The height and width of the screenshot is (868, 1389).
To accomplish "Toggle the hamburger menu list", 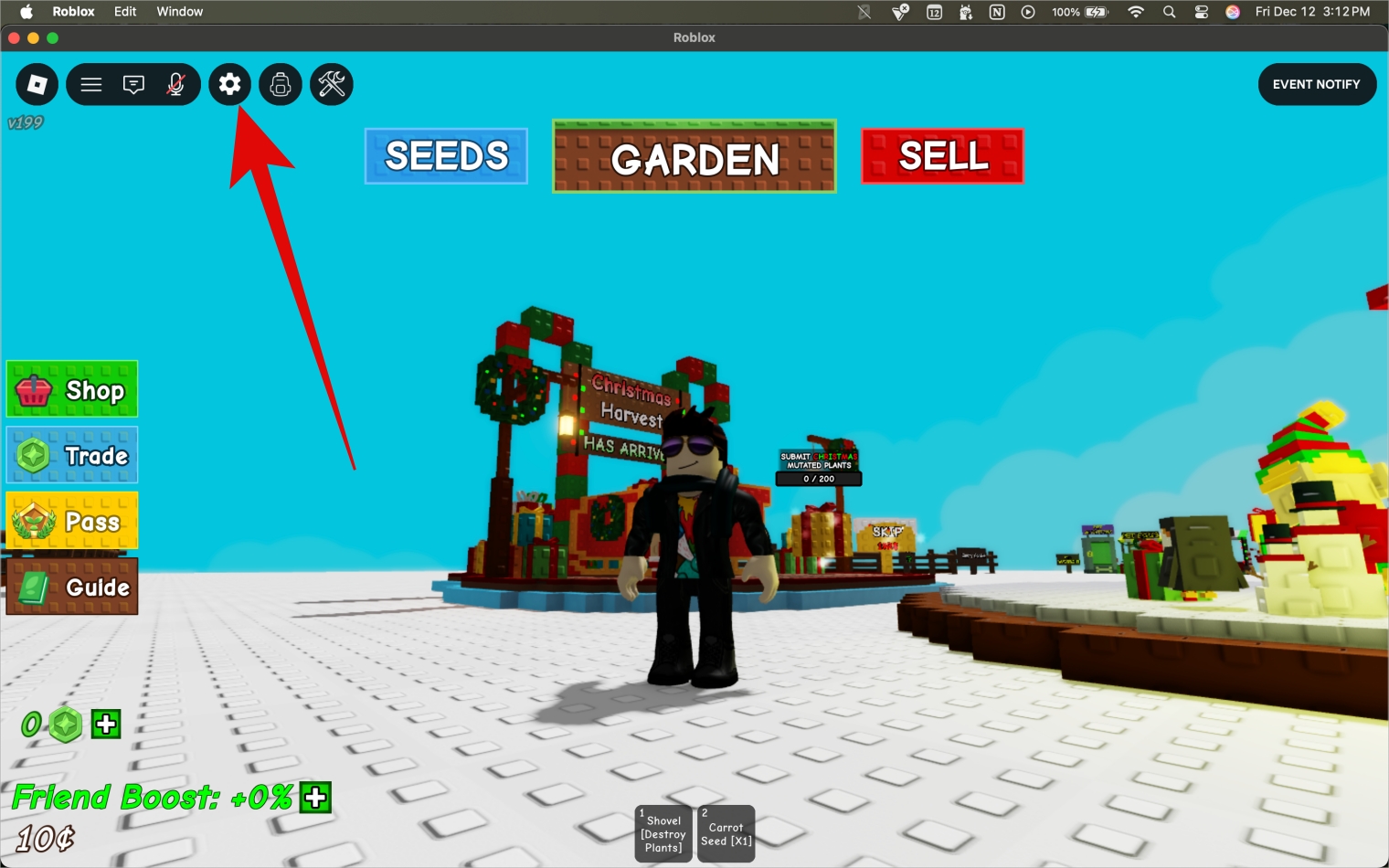I will [x=90, y=84].
